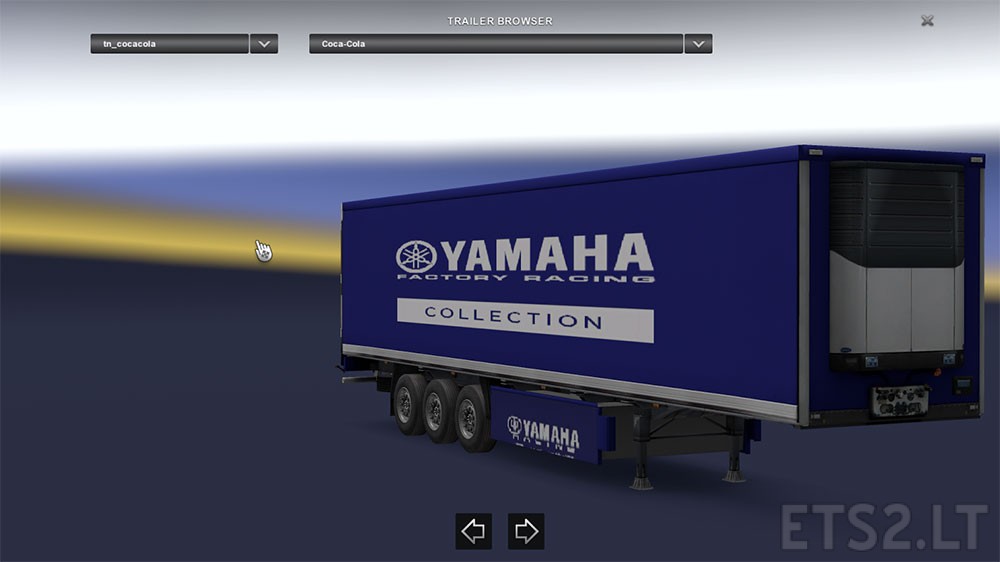This screenshot has width=1000, height=562.
Task: Go to previous trailer with left arrow
Action: (x=473, y=531)
